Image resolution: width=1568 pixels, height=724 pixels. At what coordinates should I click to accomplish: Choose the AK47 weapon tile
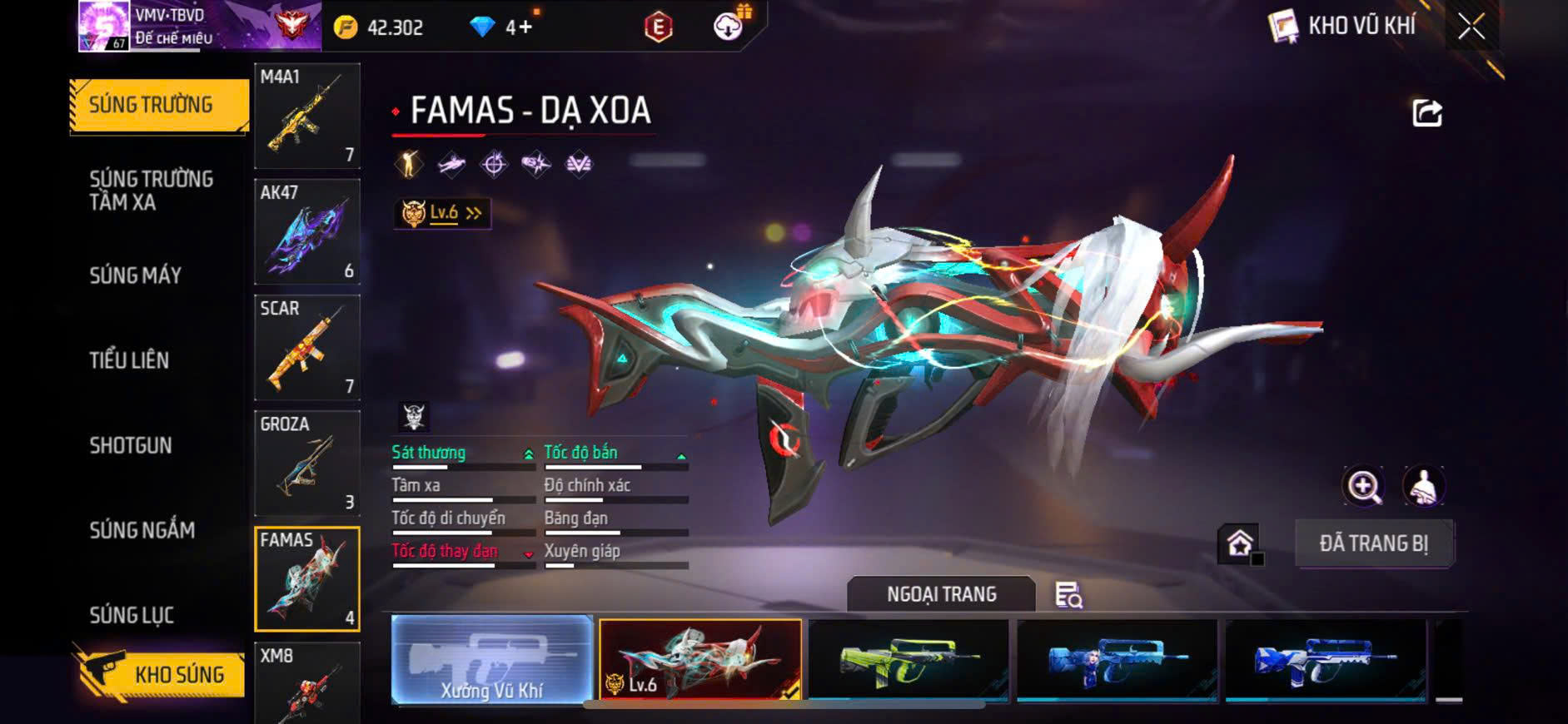pos(307,231)
